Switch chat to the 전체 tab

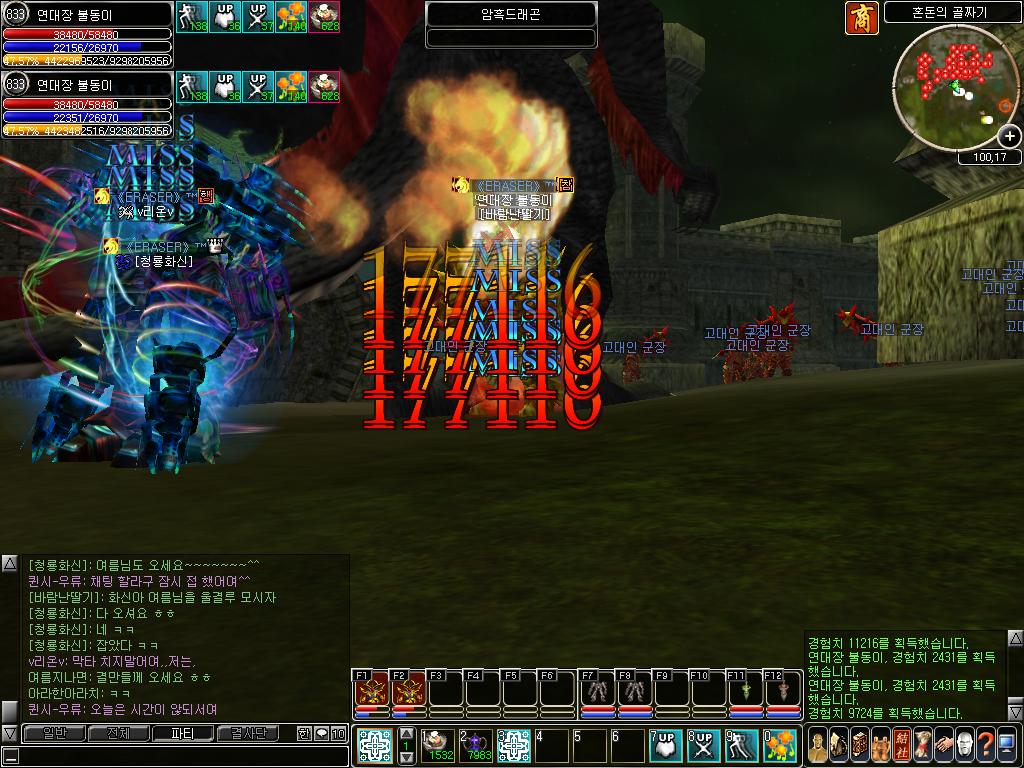tap(118, 733)
